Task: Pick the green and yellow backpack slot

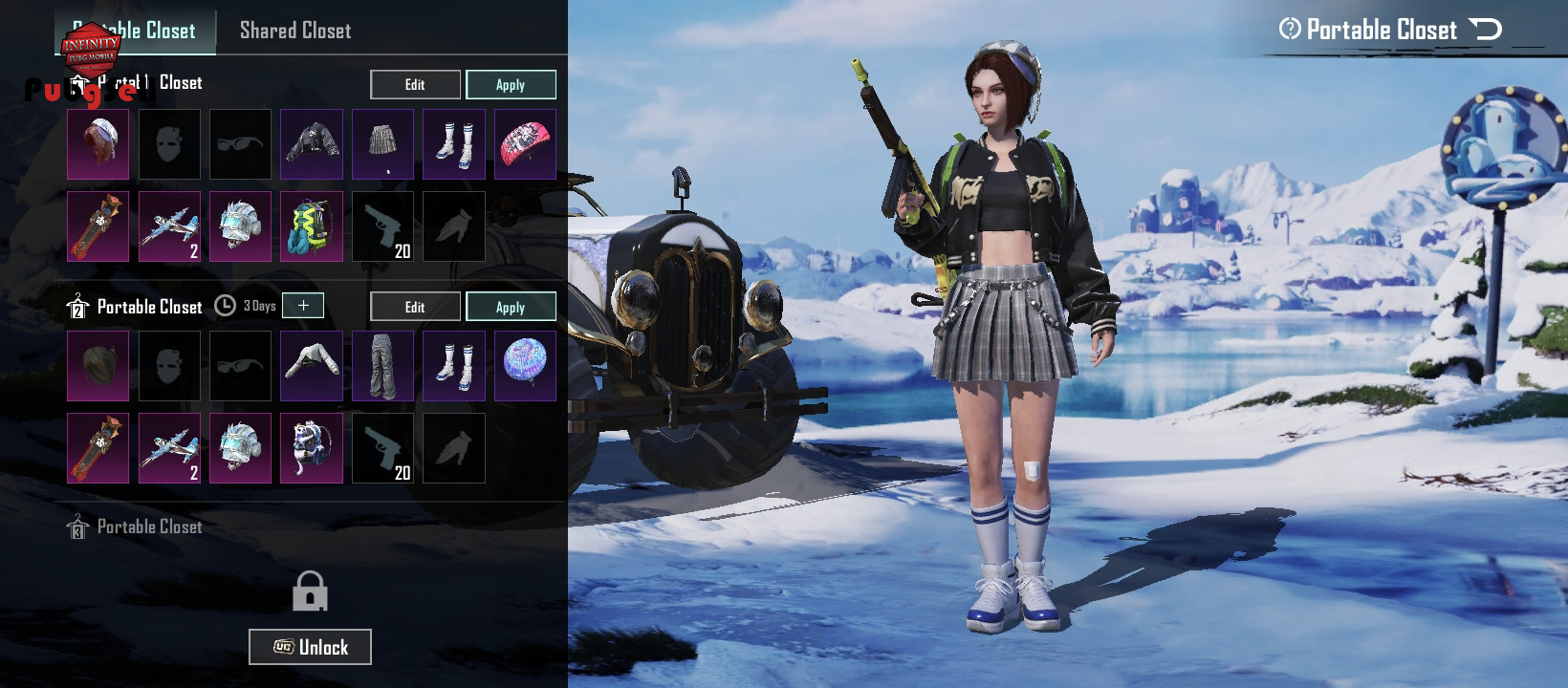Action: tap(312, 226)
